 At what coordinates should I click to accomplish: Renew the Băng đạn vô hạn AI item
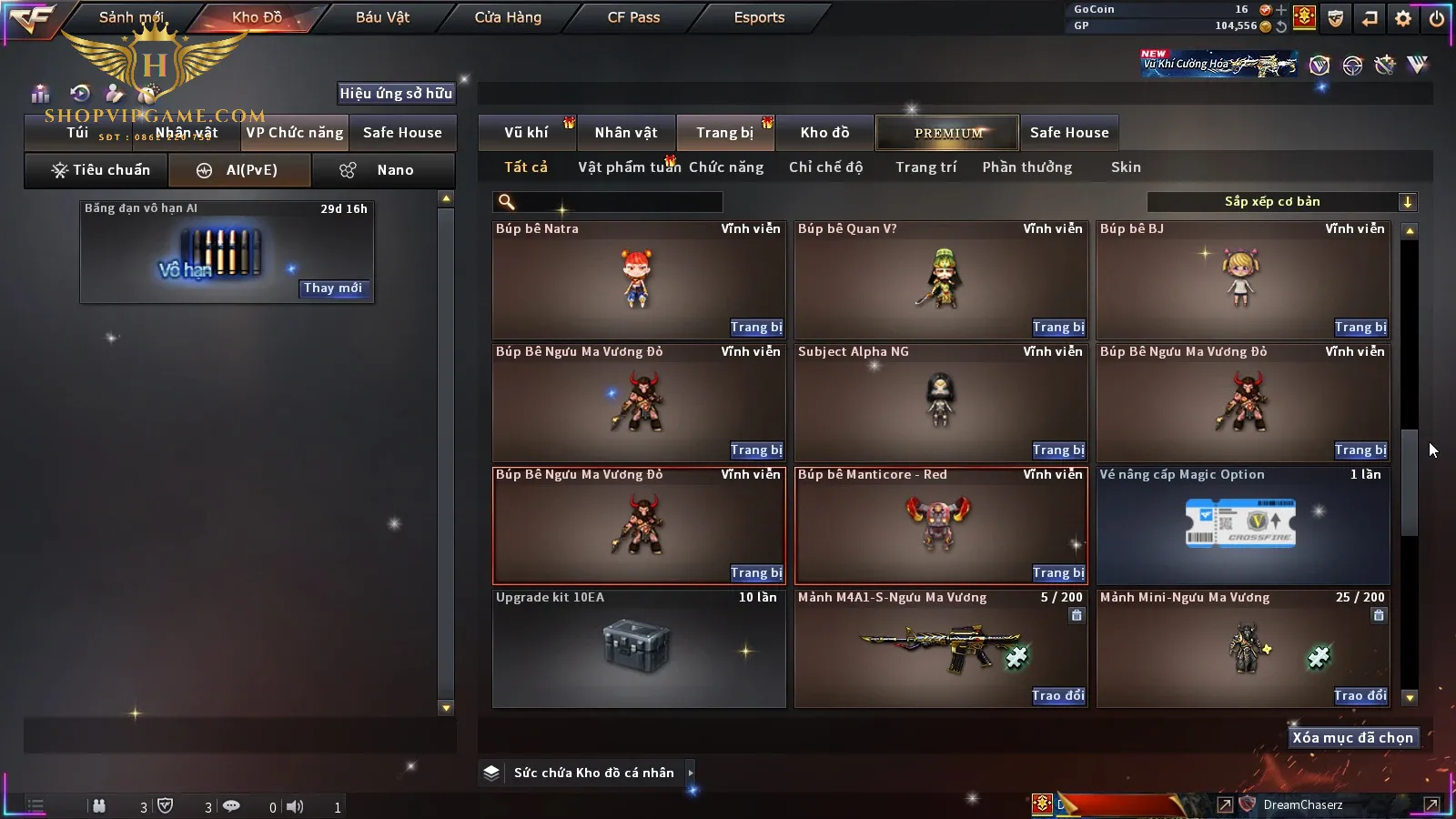tap(333, 288)
